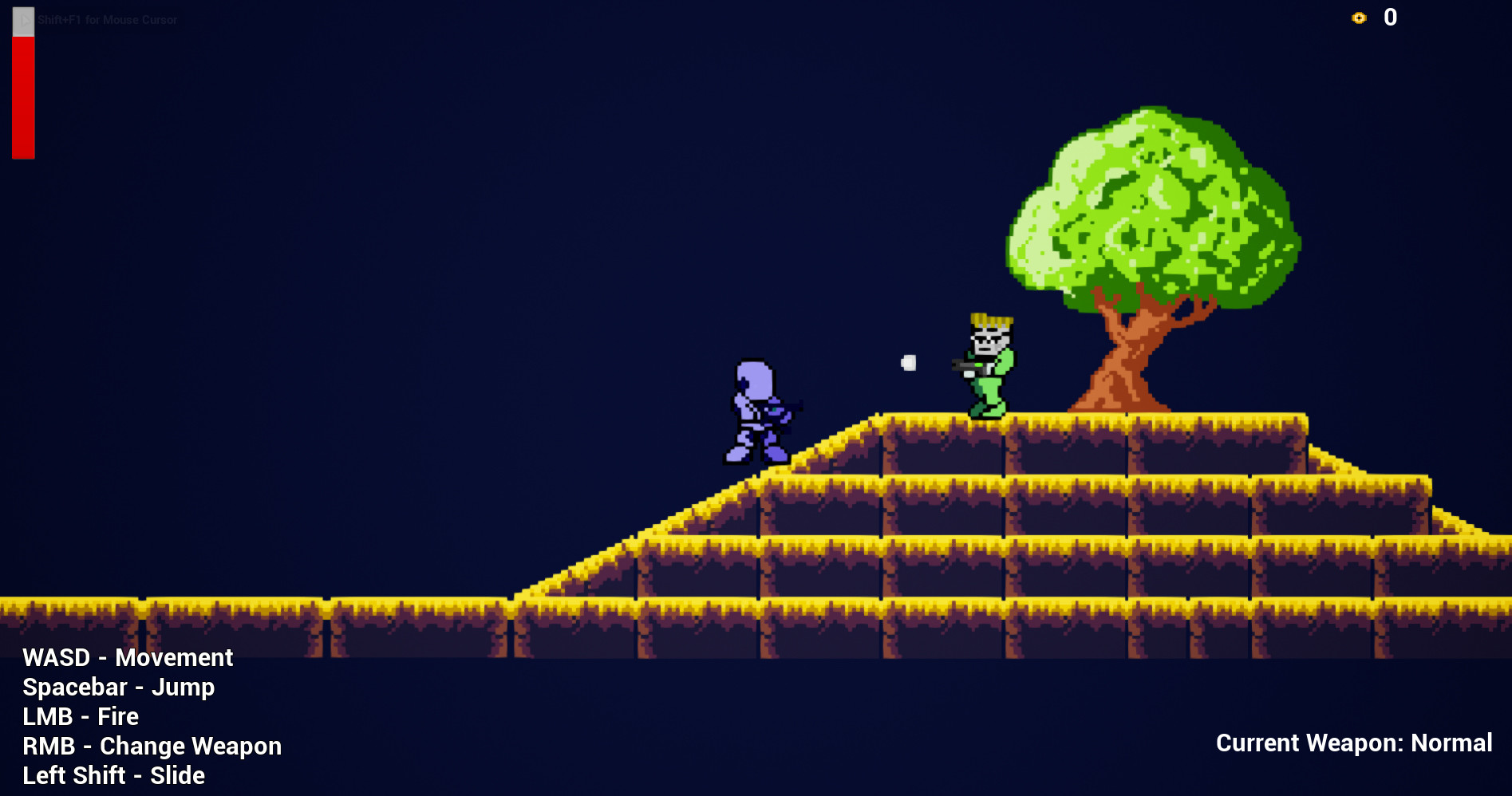Expand the Current Weapon: Normal selector
Viewport: 1512px width, 796px height.
coord(1354,743)
